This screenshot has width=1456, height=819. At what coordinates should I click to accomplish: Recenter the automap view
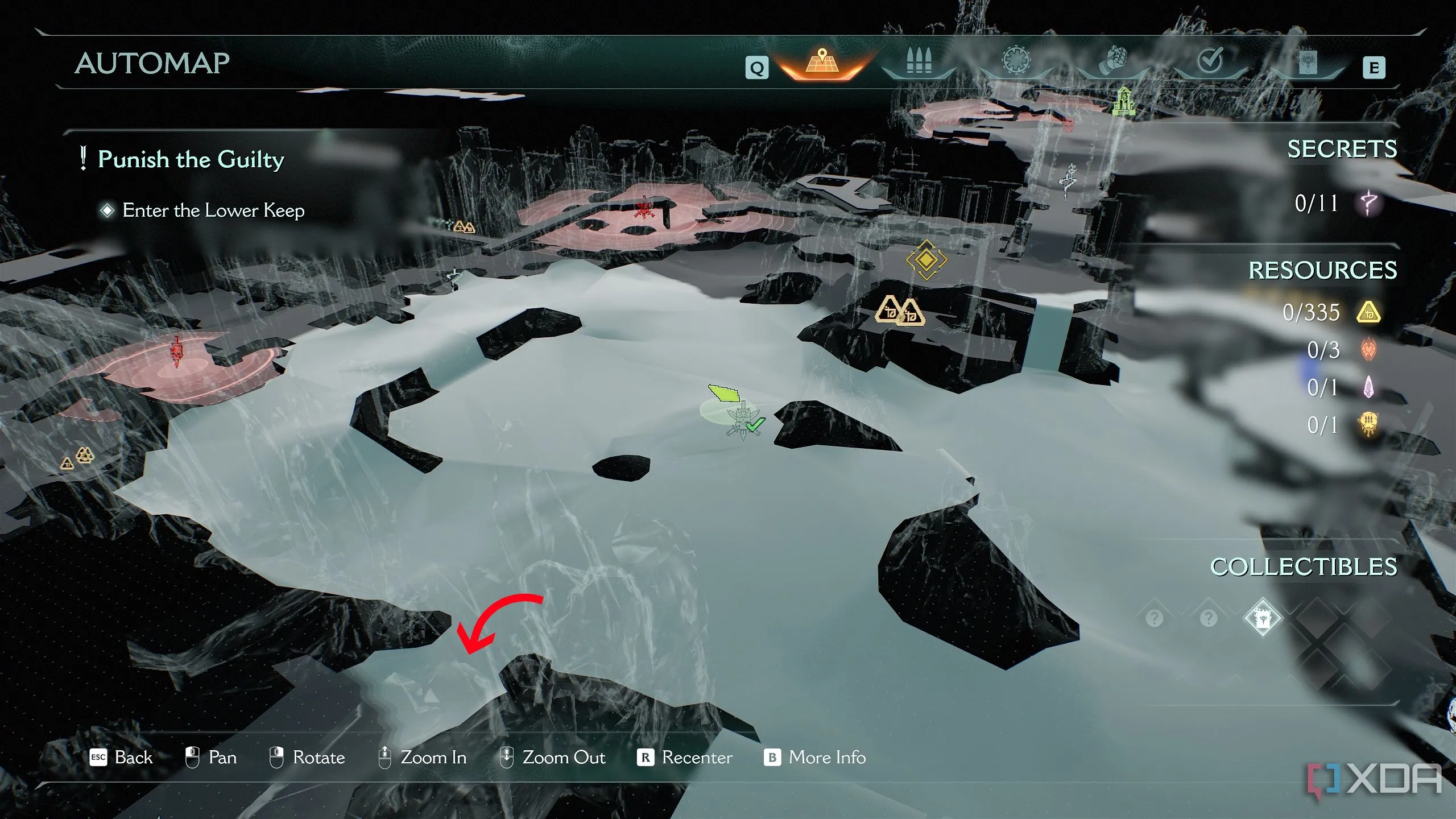(685, 758)
